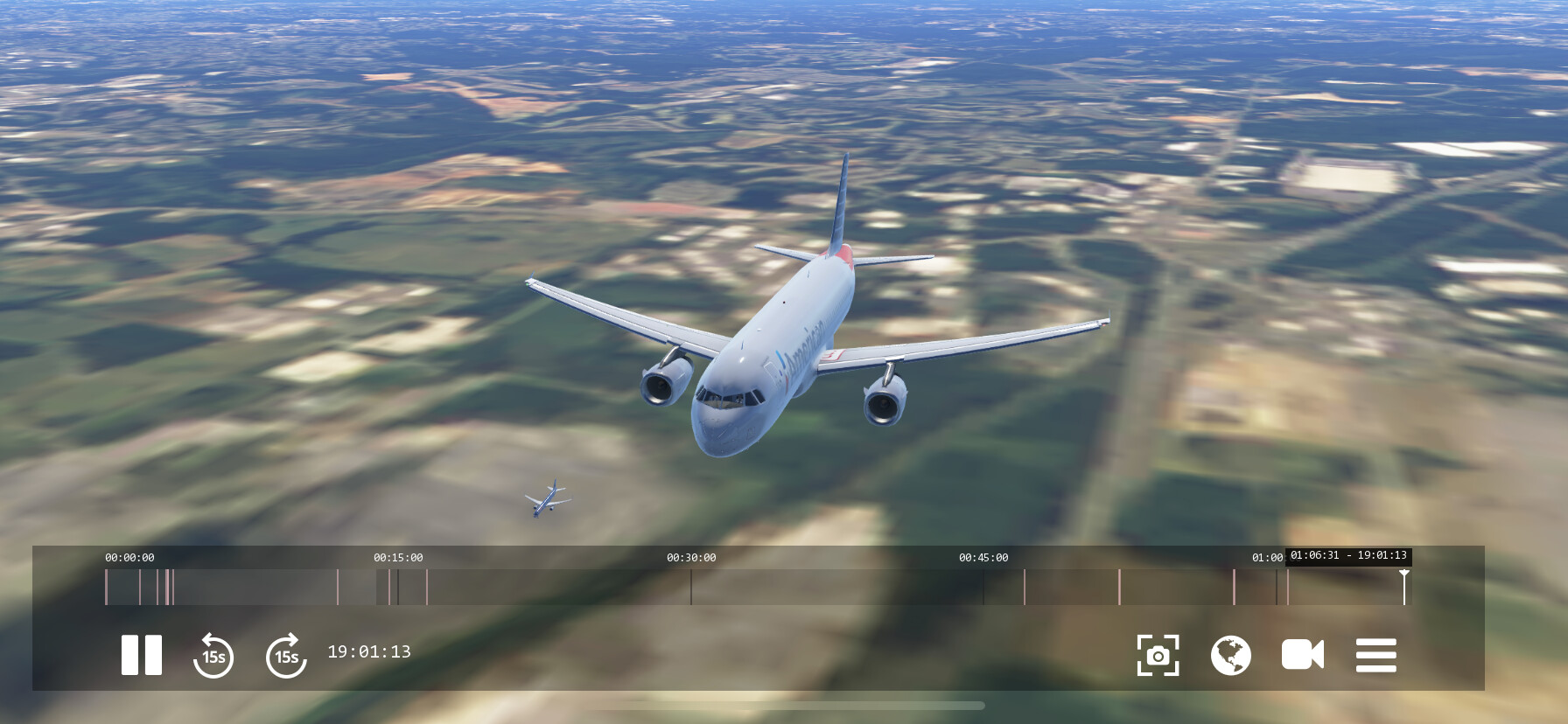Take a screenshot with the camera-frame icon

(x=1158, y=655)
